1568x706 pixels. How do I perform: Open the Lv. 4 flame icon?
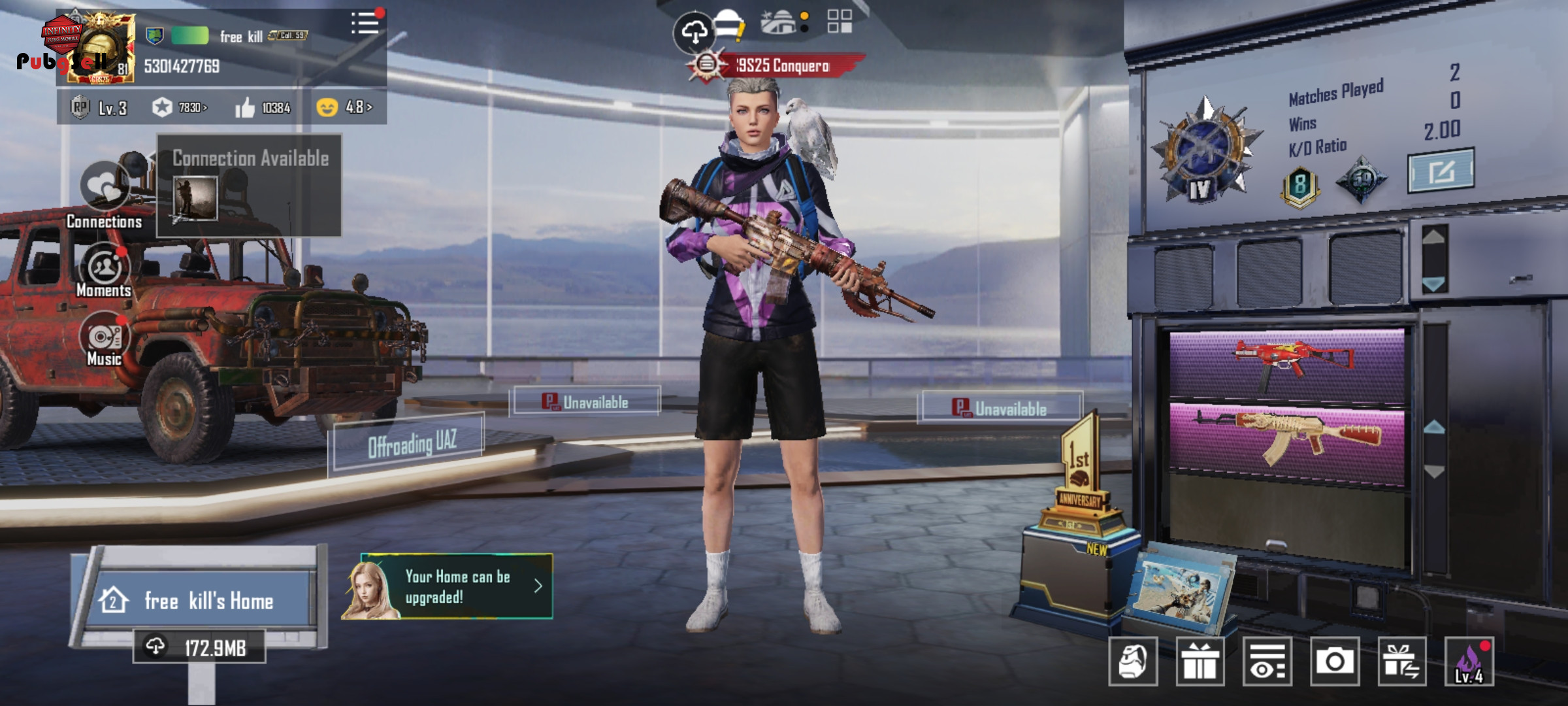[1469, 662]
